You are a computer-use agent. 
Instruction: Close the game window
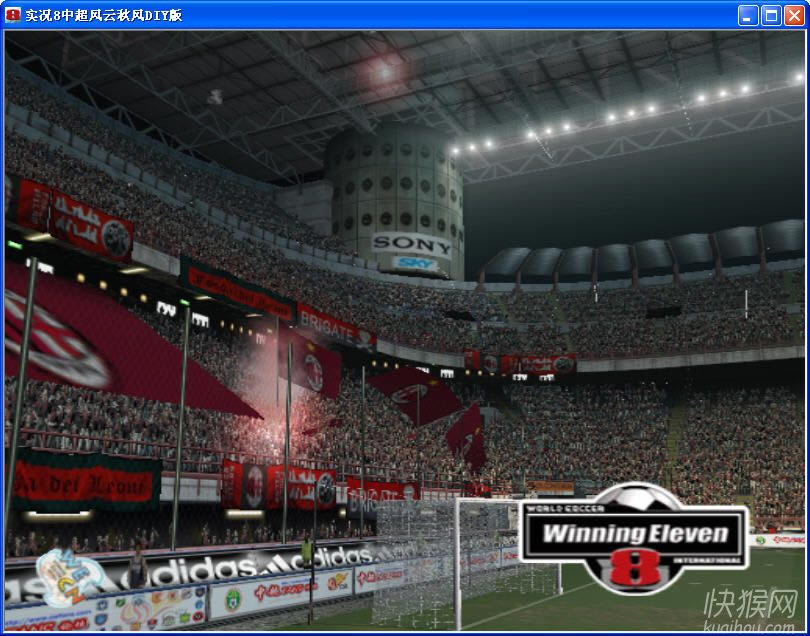coord(793,15)
